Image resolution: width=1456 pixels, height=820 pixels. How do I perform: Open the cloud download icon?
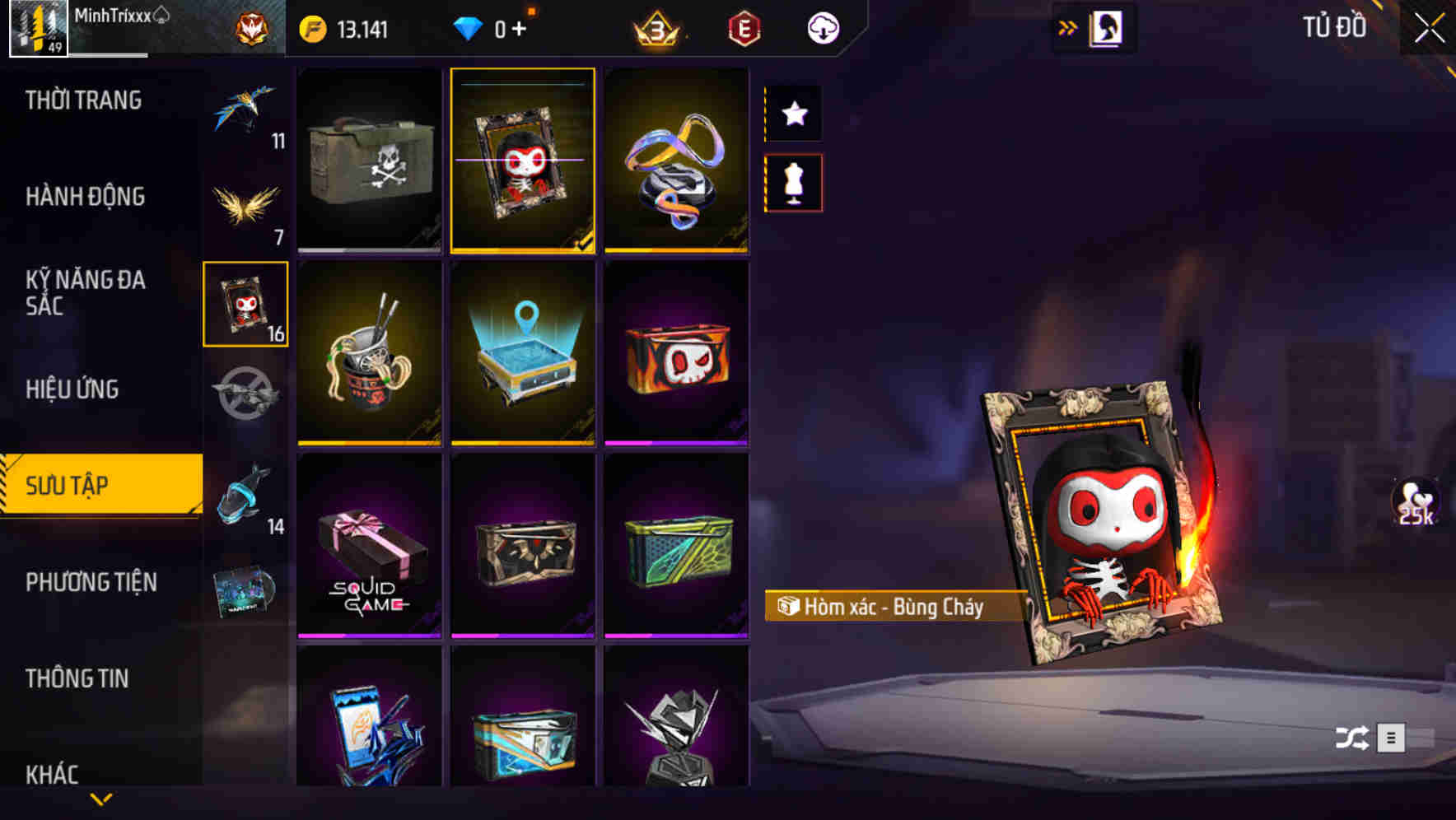coord(822,27)
